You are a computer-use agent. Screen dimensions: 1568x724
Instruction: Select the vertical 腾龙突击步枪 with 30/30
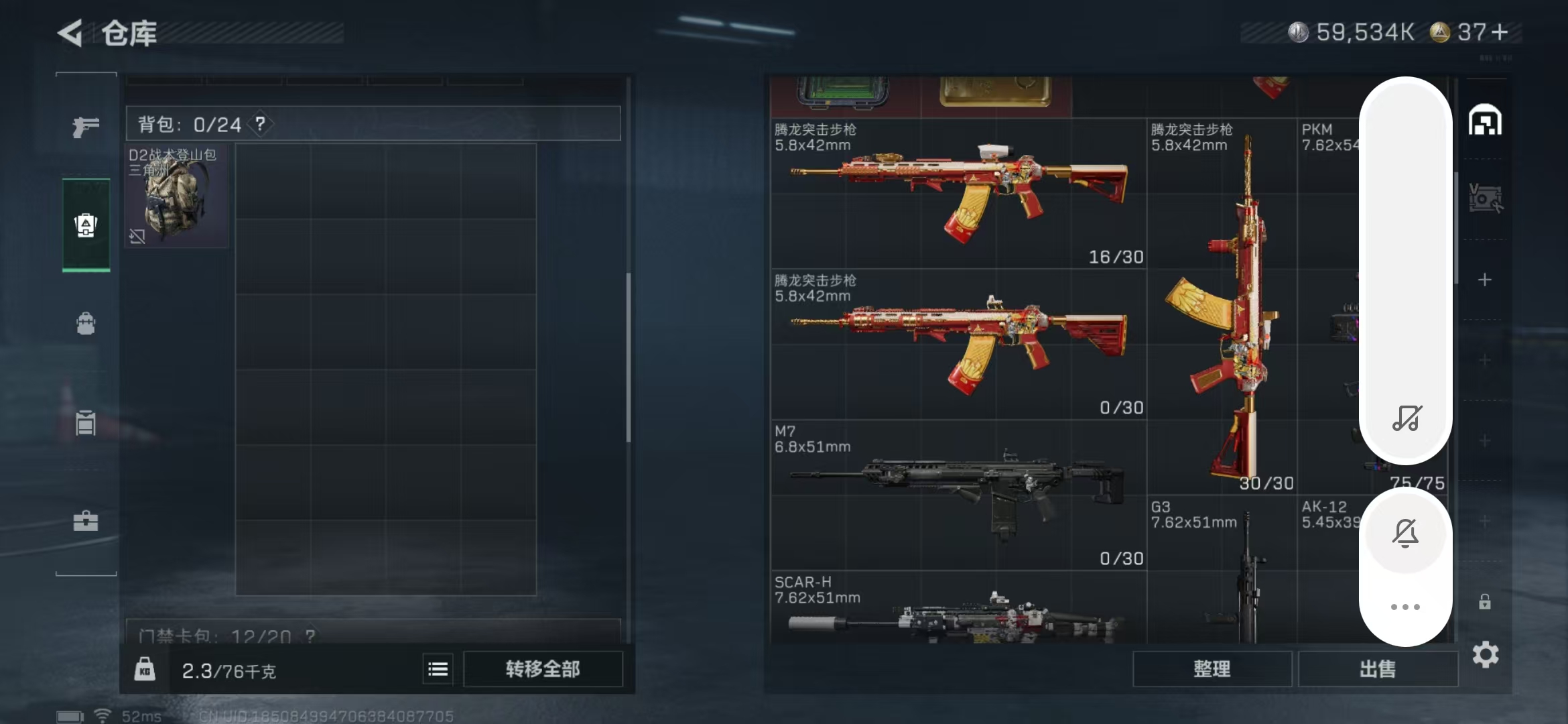1221,308
